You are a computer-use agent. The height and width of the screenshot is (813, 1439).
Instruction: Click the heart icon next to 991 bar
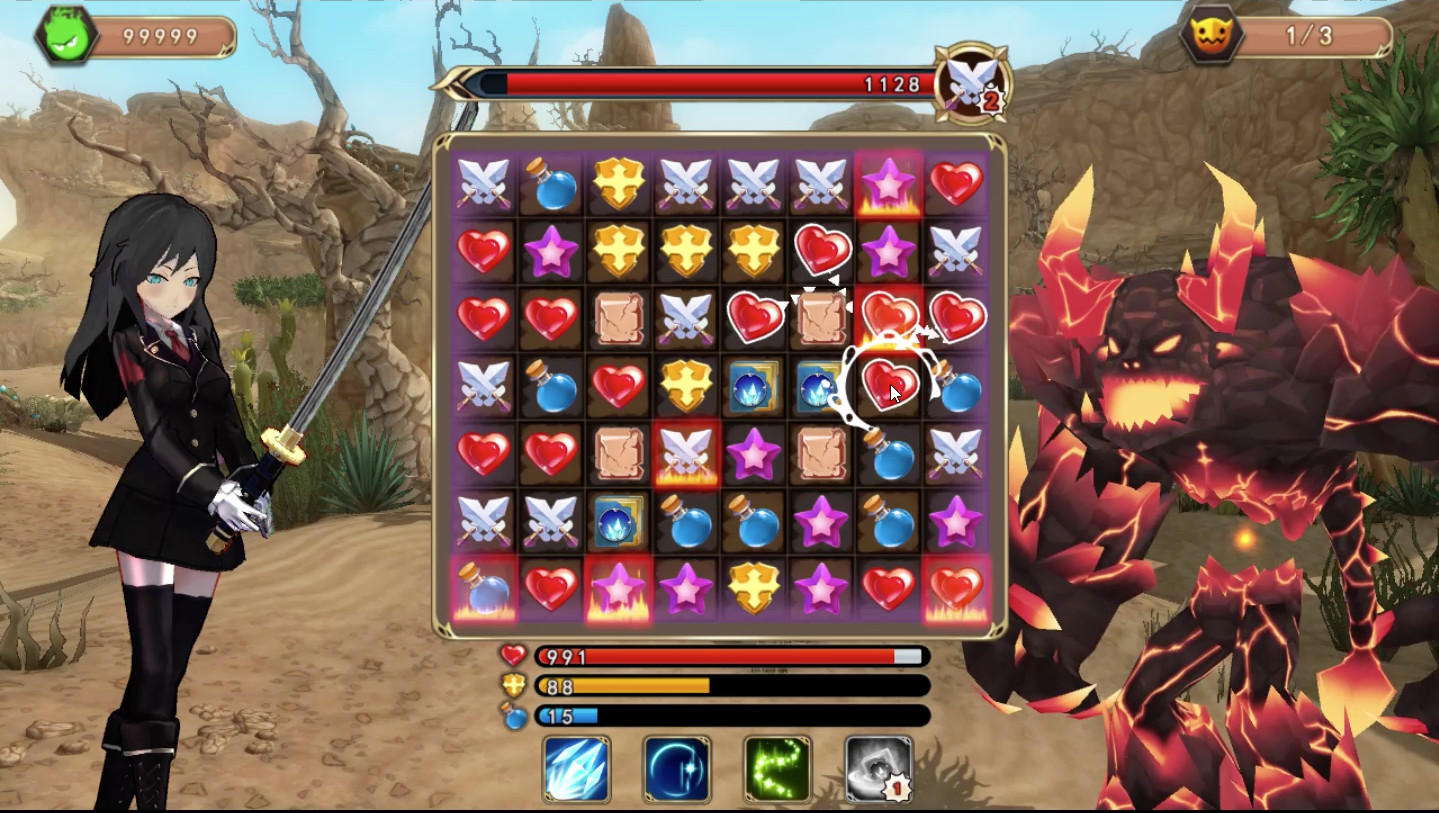511,657
